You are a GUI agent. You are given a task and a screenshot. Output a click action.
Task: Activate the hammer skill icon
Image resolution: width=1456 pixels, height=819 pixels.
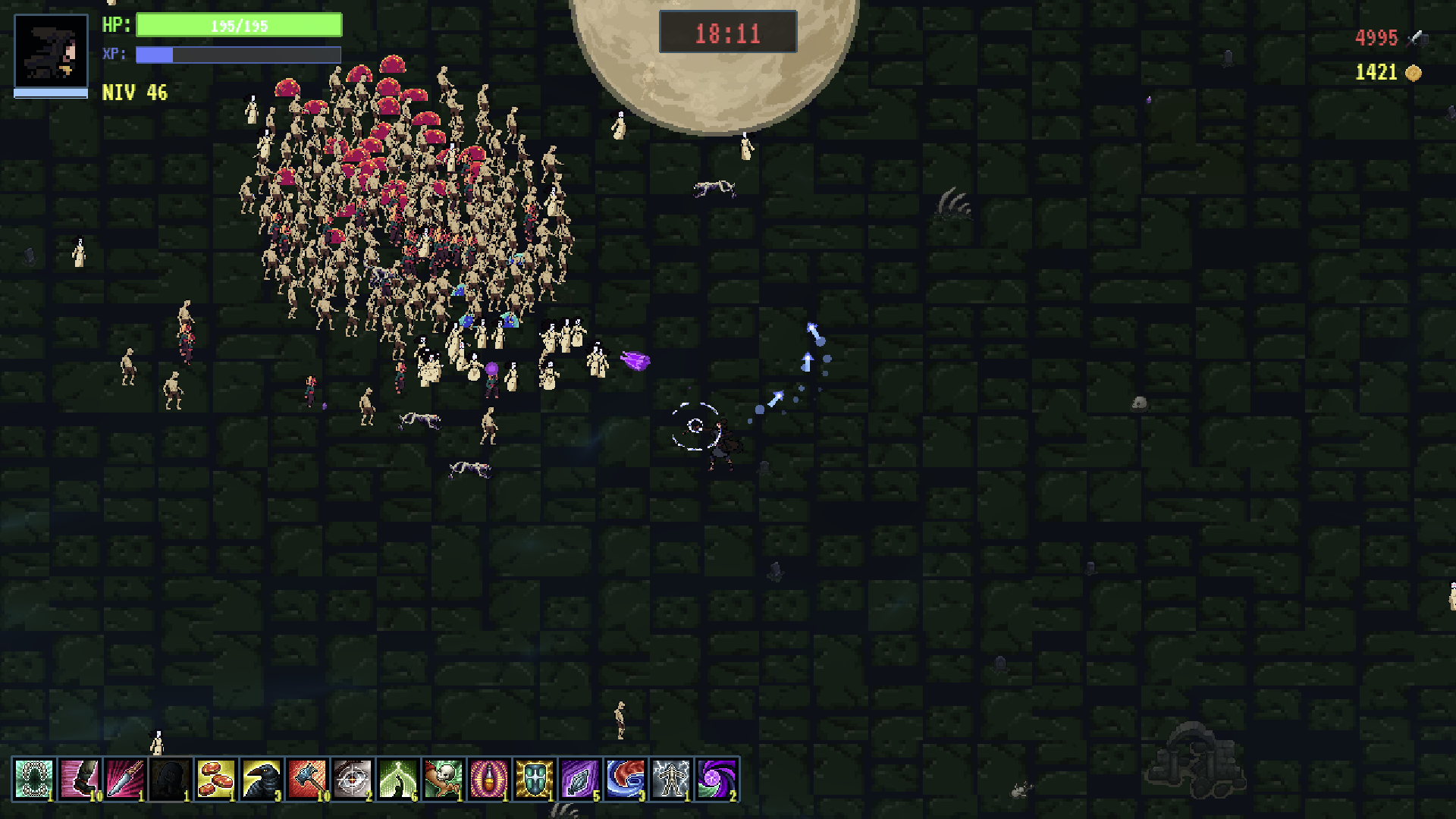coord(307,779)
